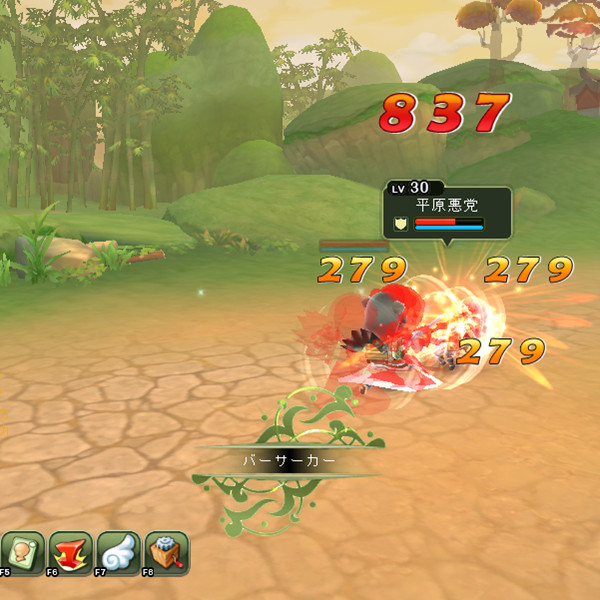Viewport: 600px width, 600px height.
Task: Activate the red anvil icon (F6)
Action: [x=70, y=551]
